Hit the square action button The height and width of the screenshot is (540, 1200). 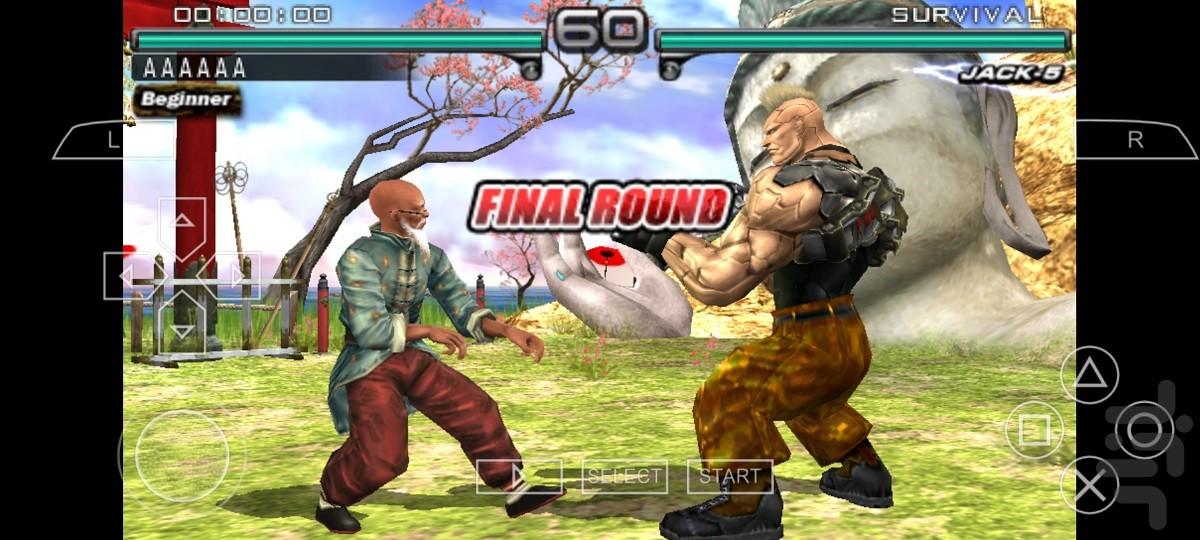coord(1034,430)
